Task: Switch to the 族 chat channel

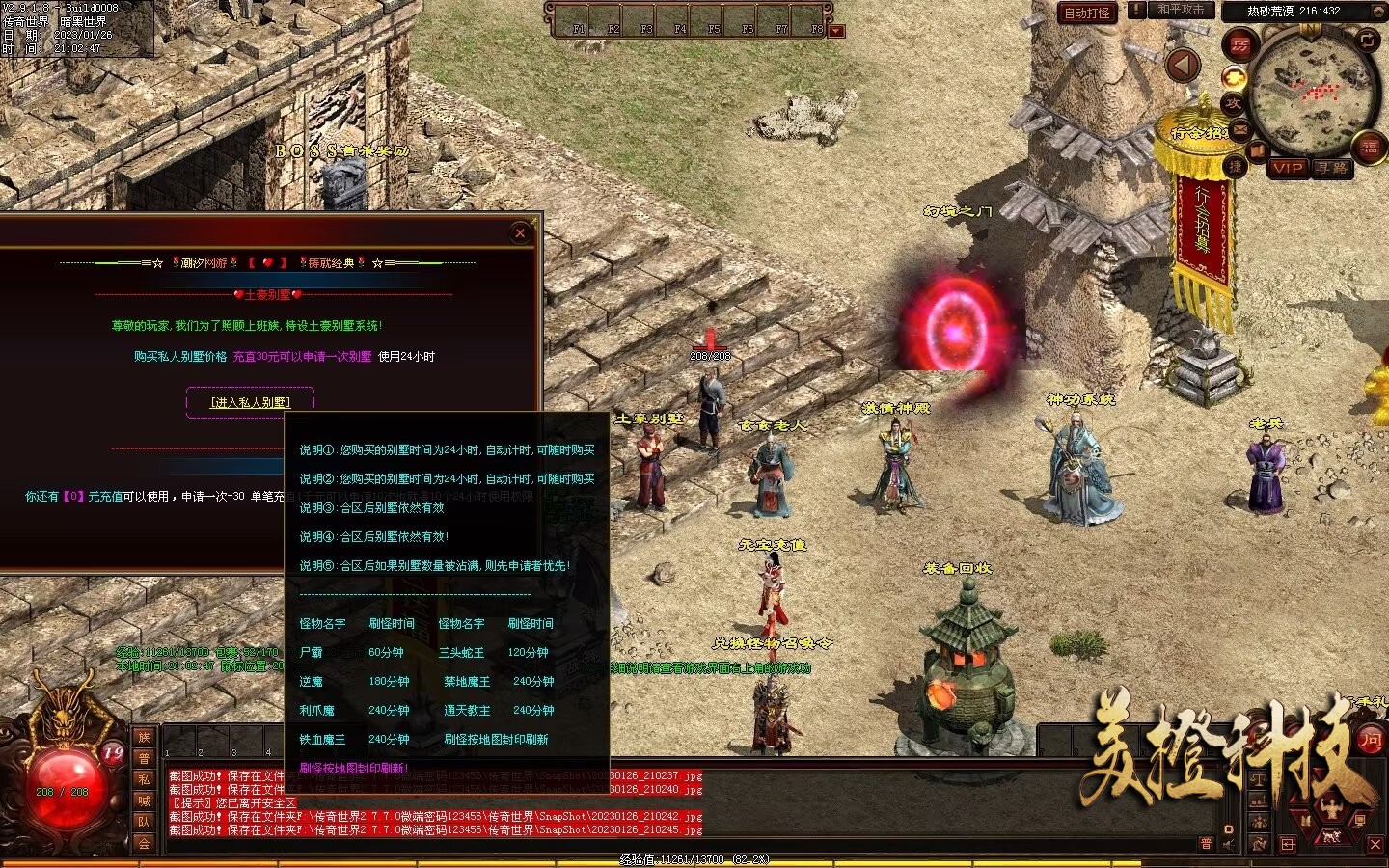Action: coord(144,738)
